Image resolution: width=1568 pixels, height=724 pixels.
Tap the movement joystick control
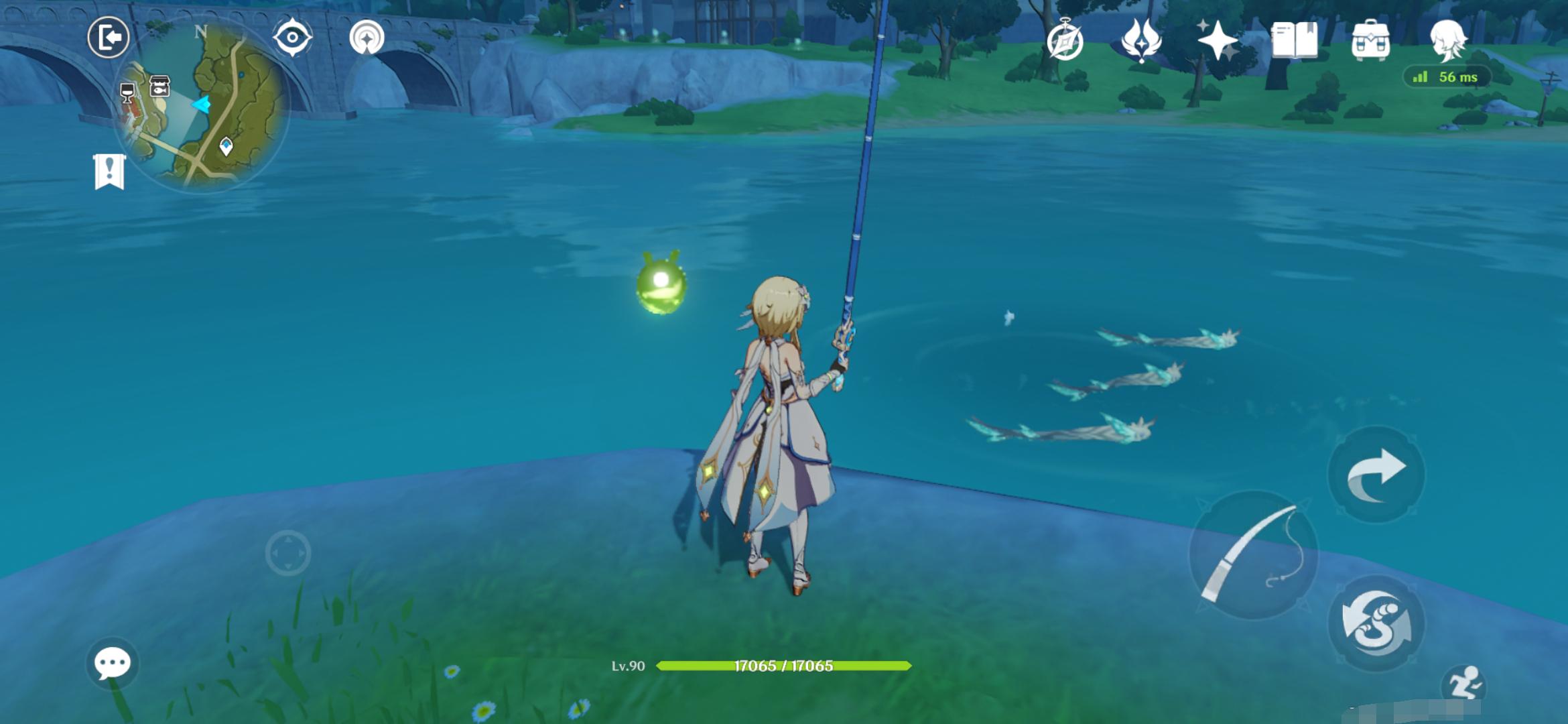coord(288,553)
